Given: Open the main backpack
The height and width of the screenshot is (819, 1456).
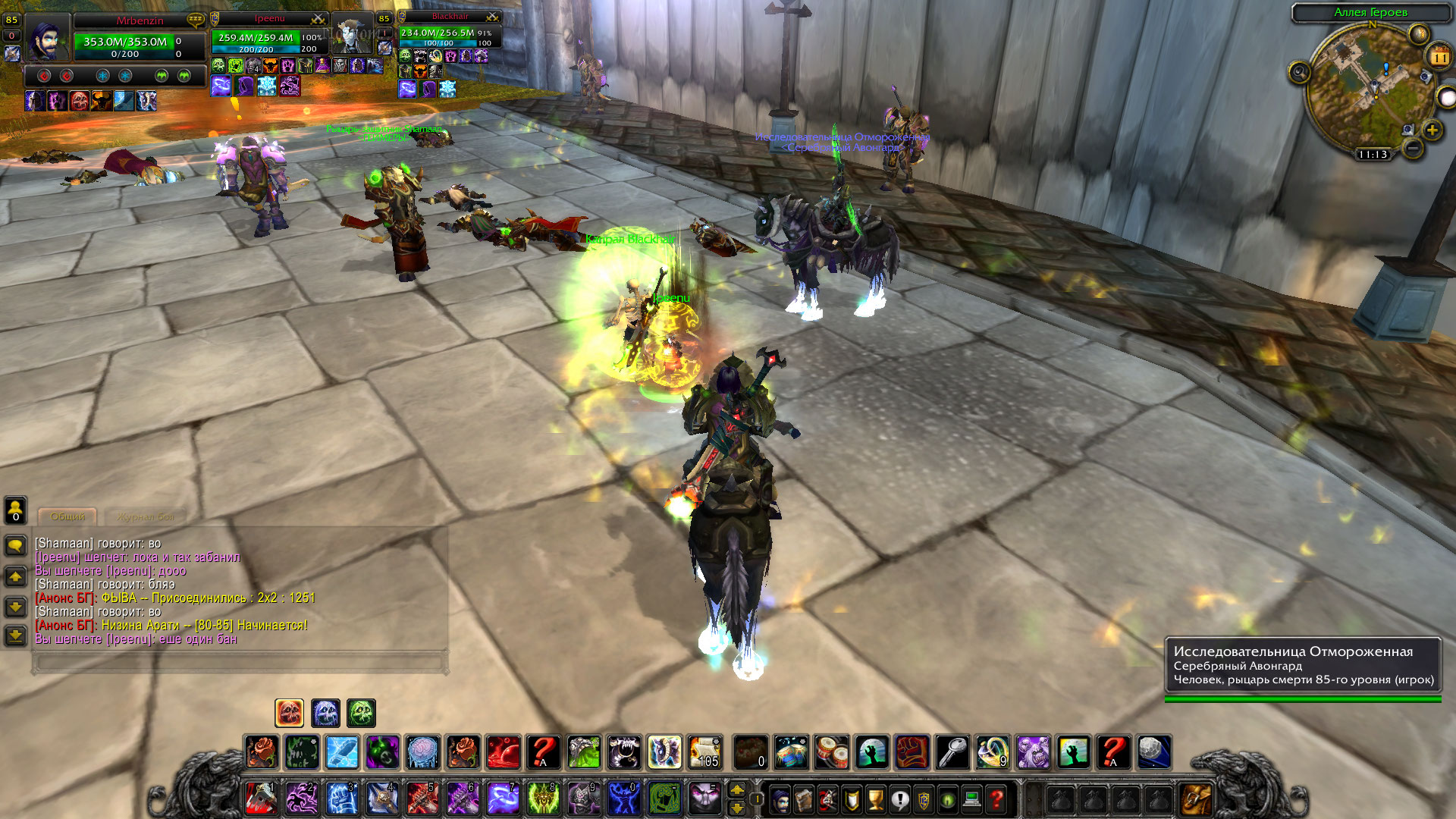Looking at the screenshot, I should [x=1196, y=799].
